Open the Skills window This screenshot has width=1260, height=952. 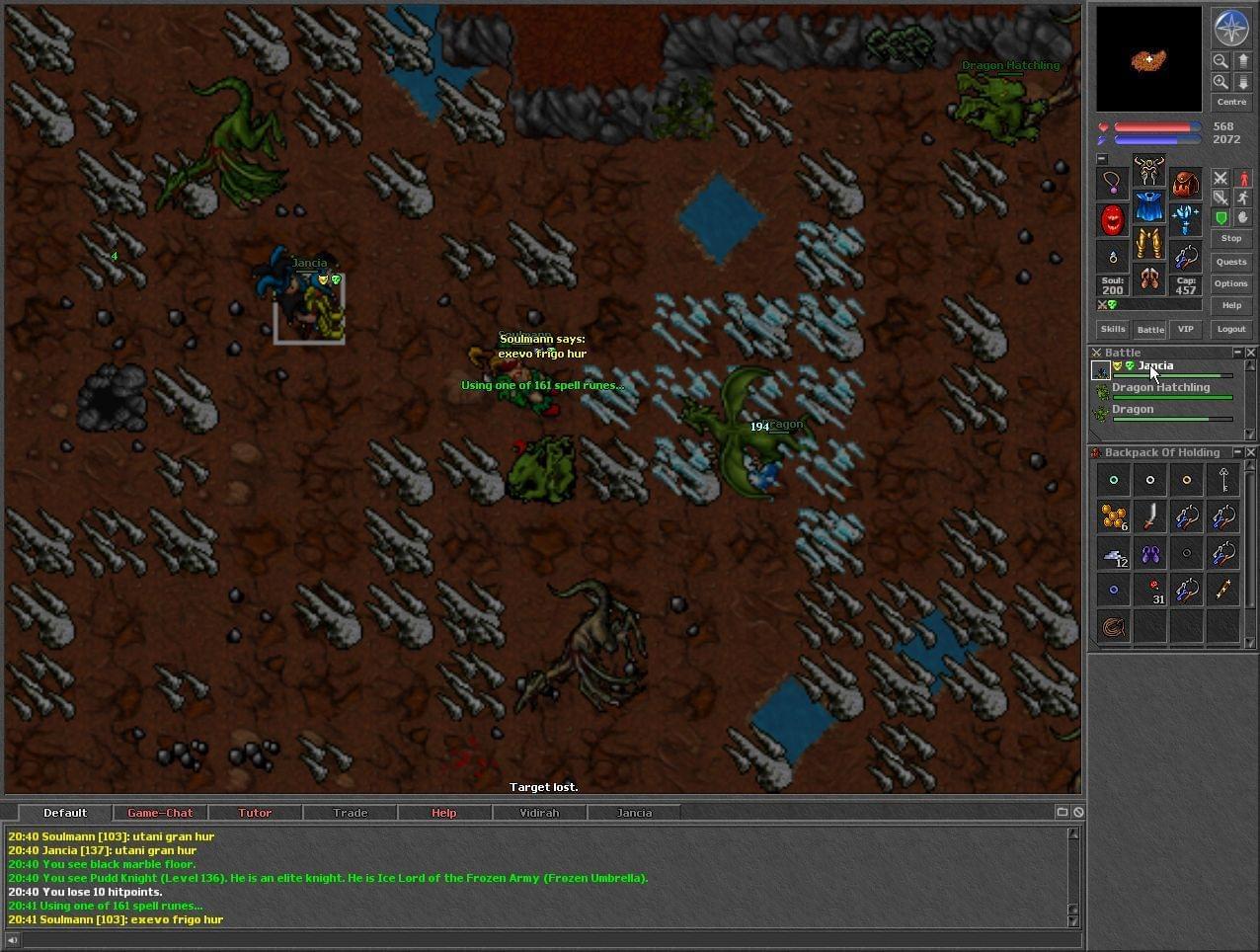[x=1113, y=329]
